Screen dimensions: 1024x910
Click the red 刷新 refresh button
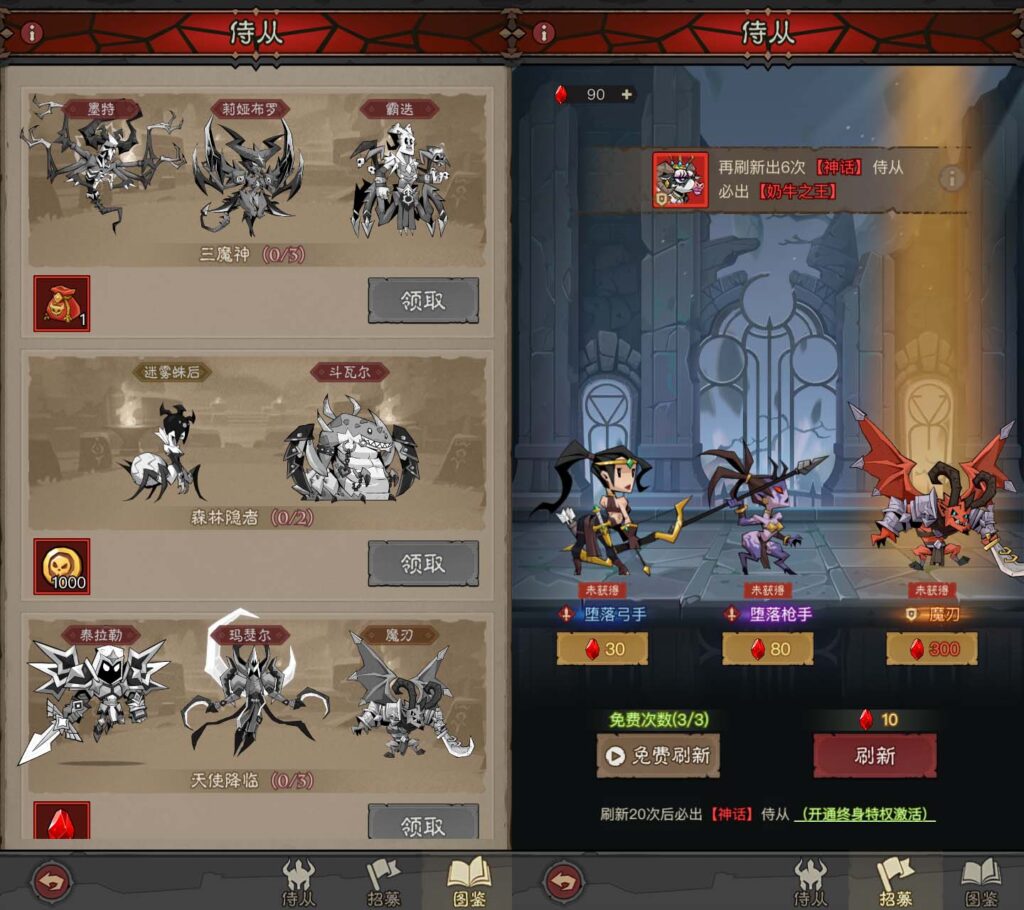pyautogui.click(x=875, y=755)
